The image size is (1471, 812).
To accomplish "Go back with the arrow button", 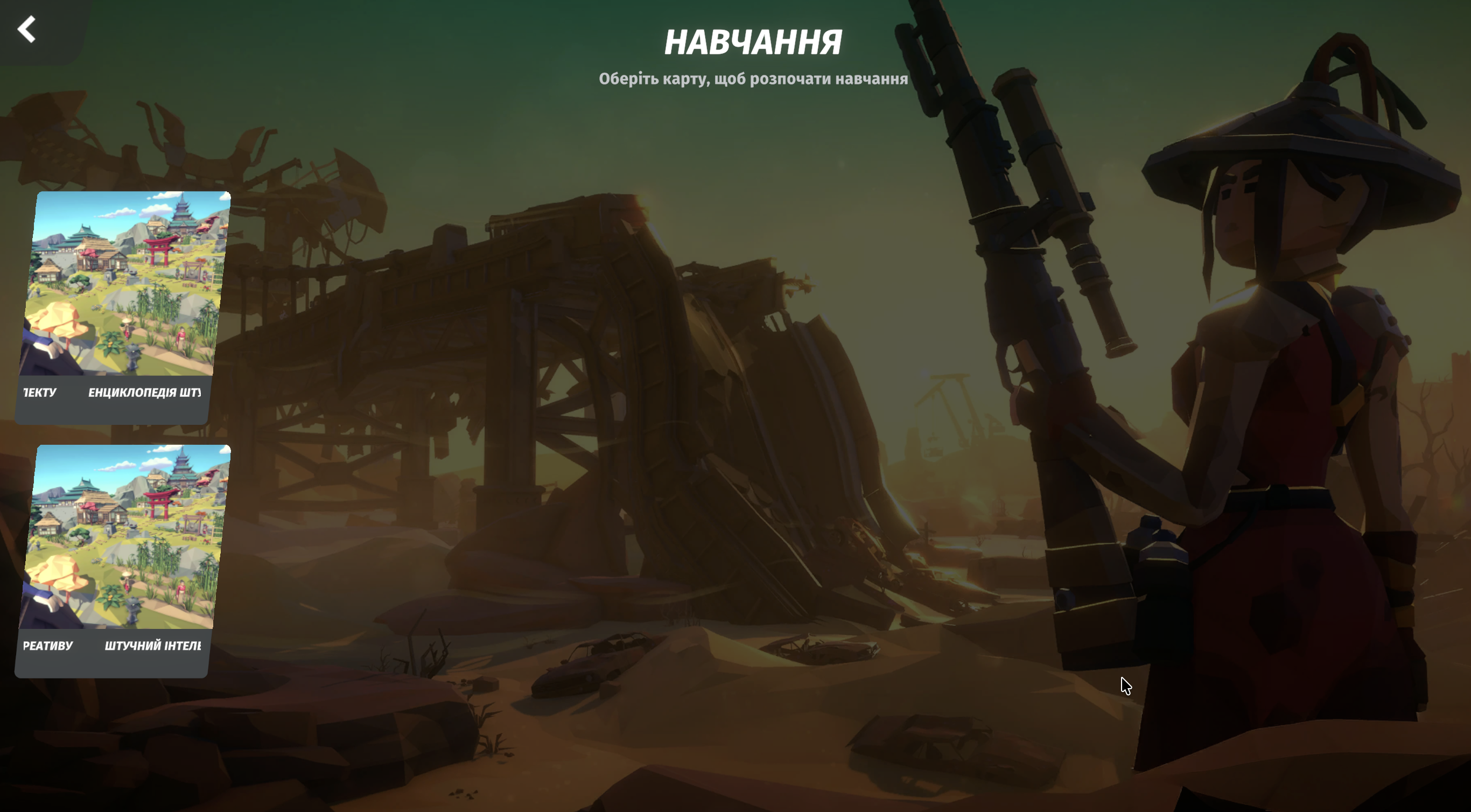I will point(27,30).
